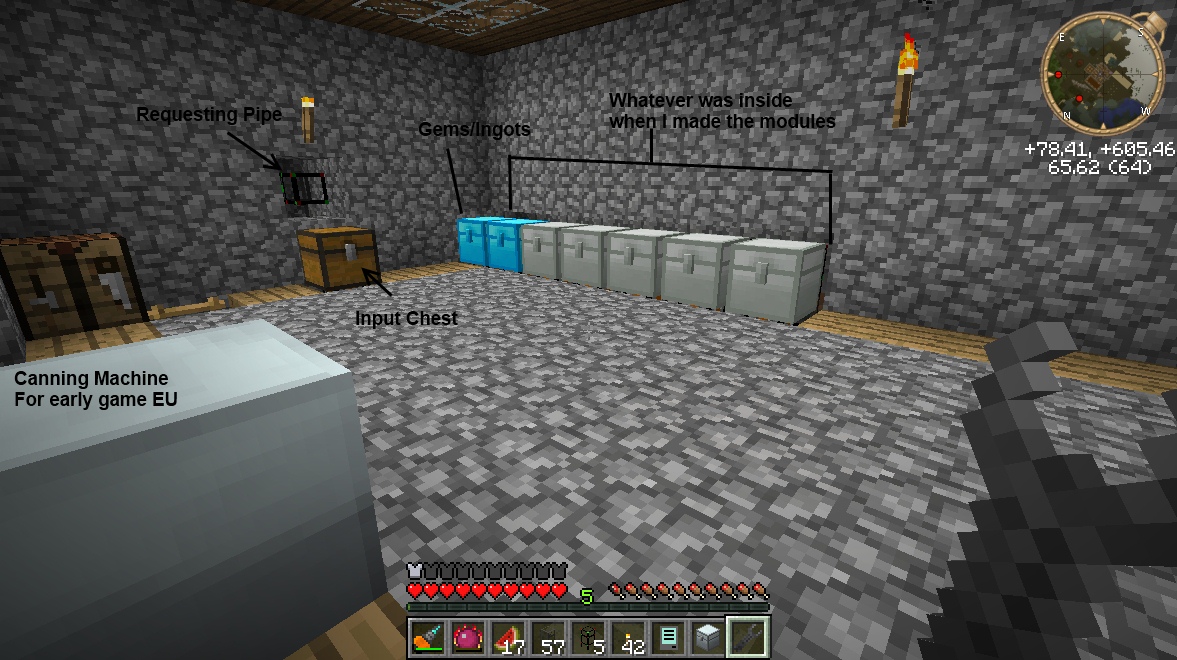Select the mining drill hotbar slot
The image size is (1177, 660).
coord(427,637)
